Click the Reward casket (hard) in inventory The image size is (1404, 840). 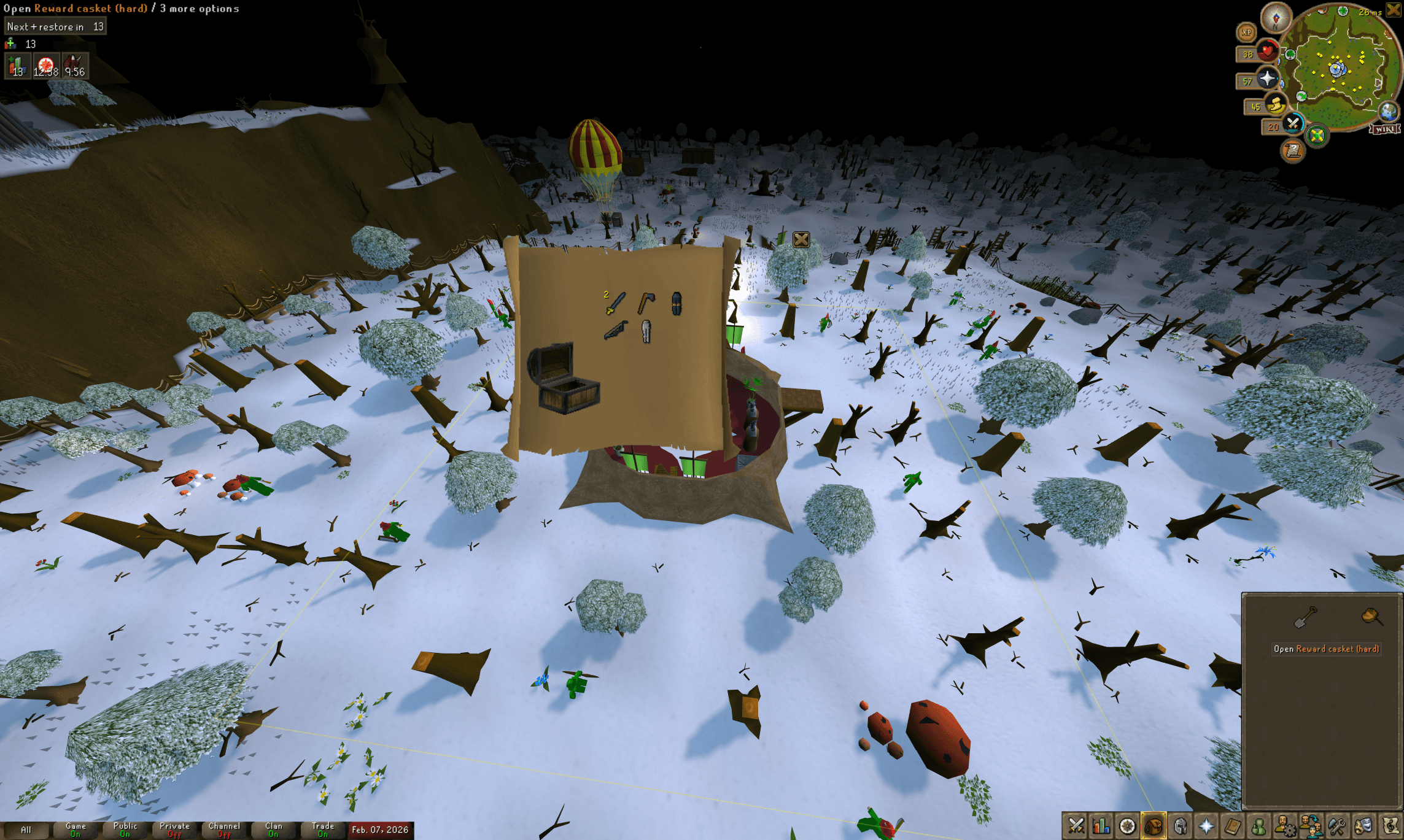tap(1371, 615)
